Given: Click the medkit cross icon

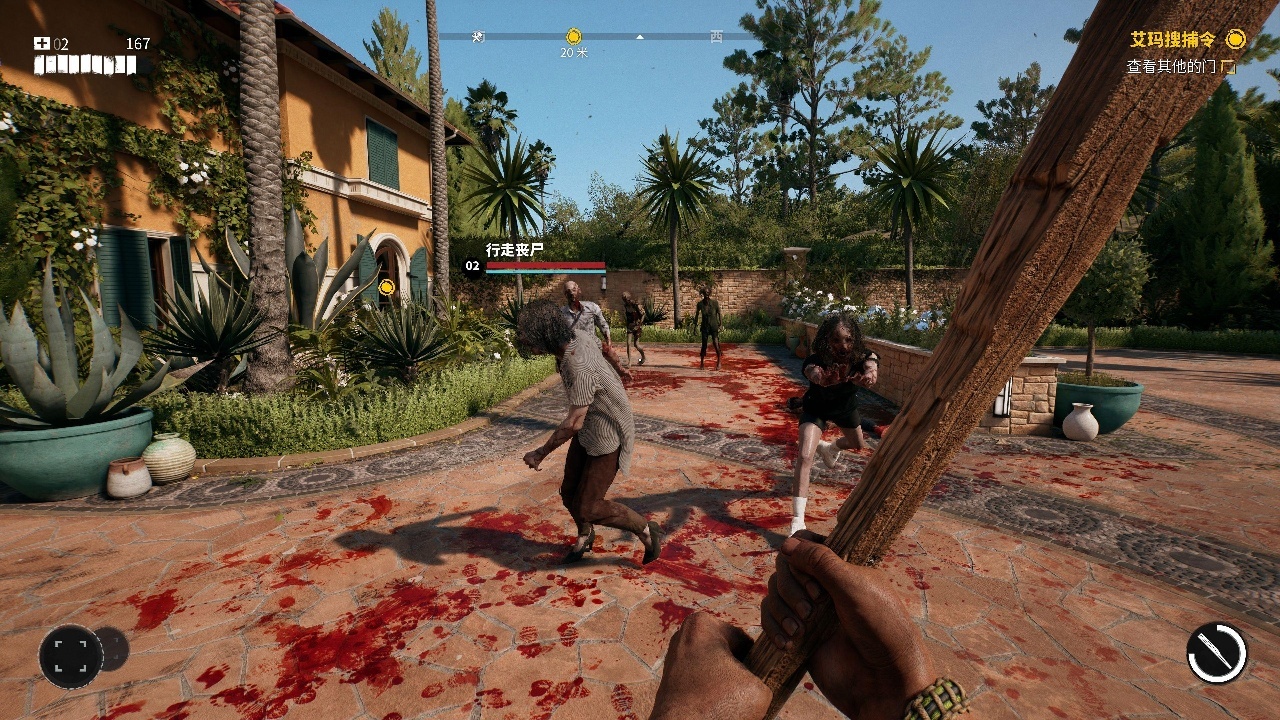Looking at the screenshot, I should point(41,43).
